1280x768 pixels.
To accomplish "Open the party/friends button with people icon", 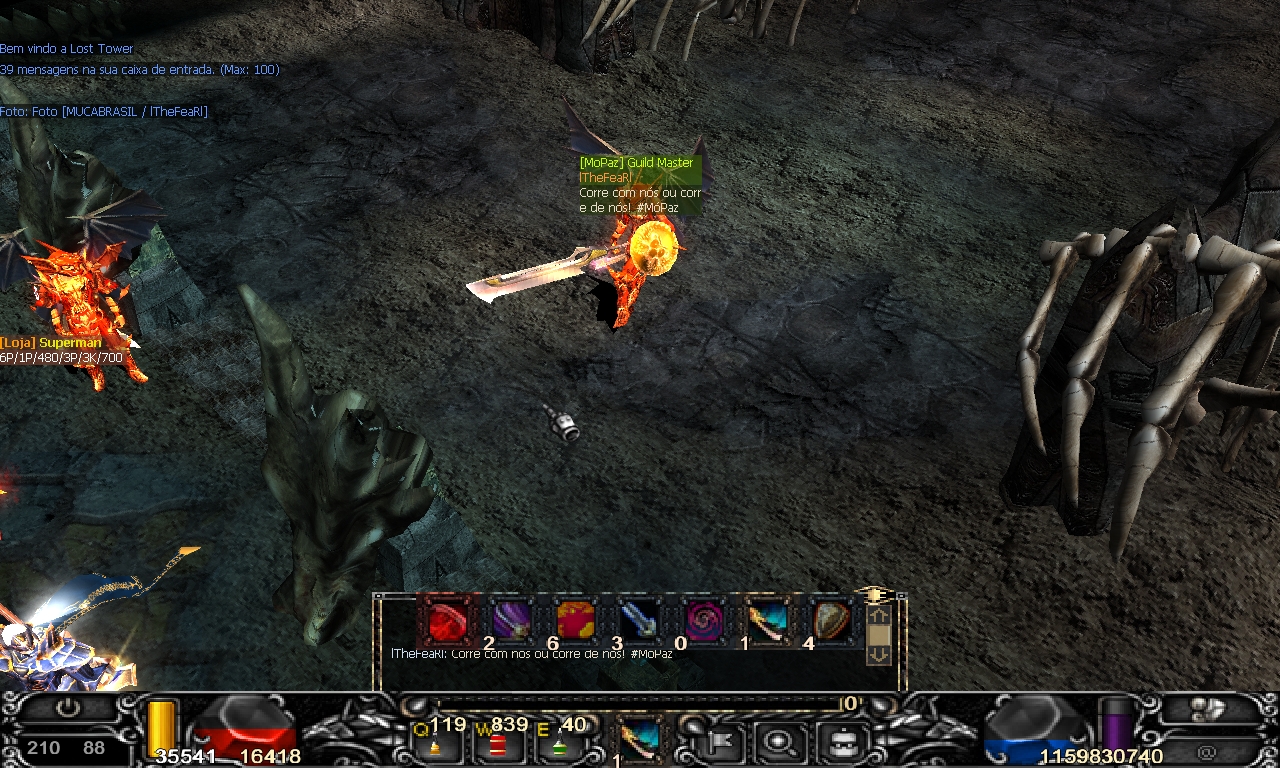I will pos(1208,707).
